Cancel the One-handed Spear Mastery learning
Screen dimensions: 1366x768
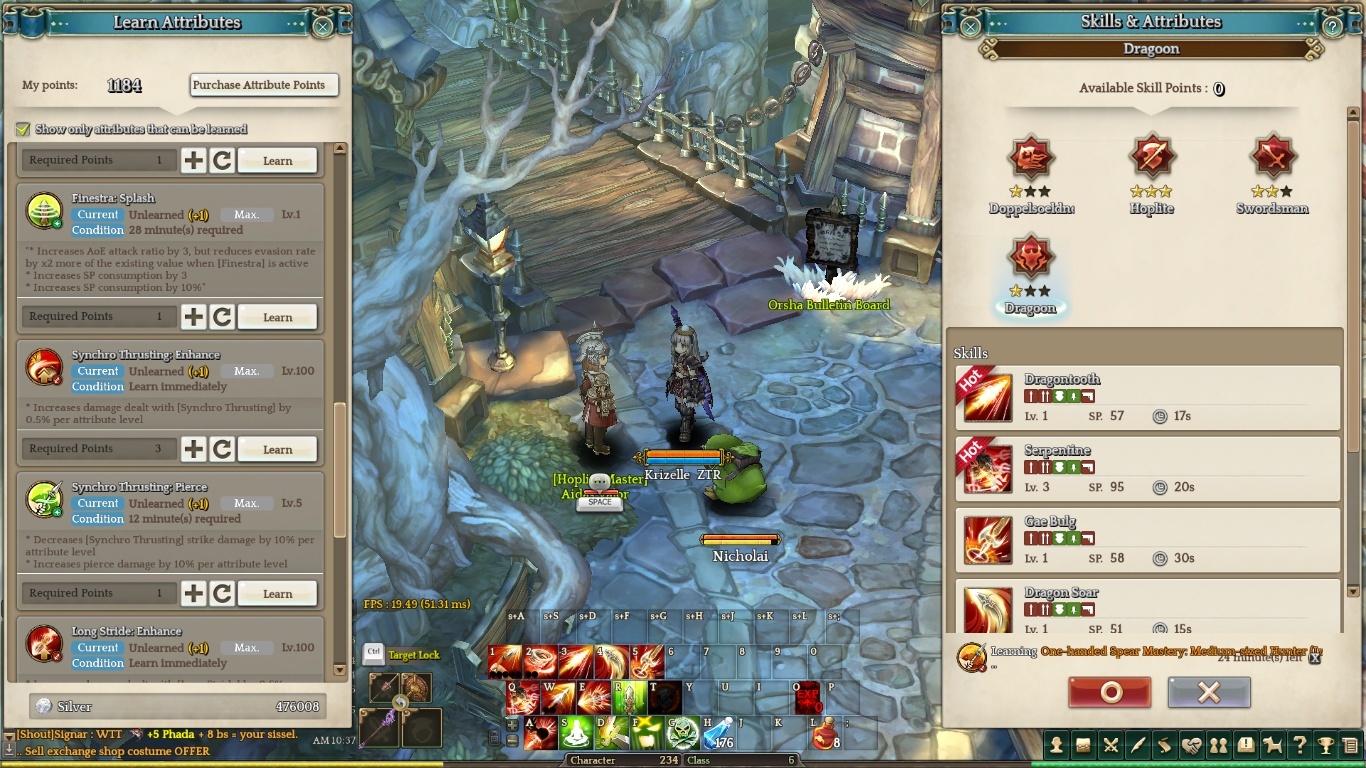point(1315,657)
